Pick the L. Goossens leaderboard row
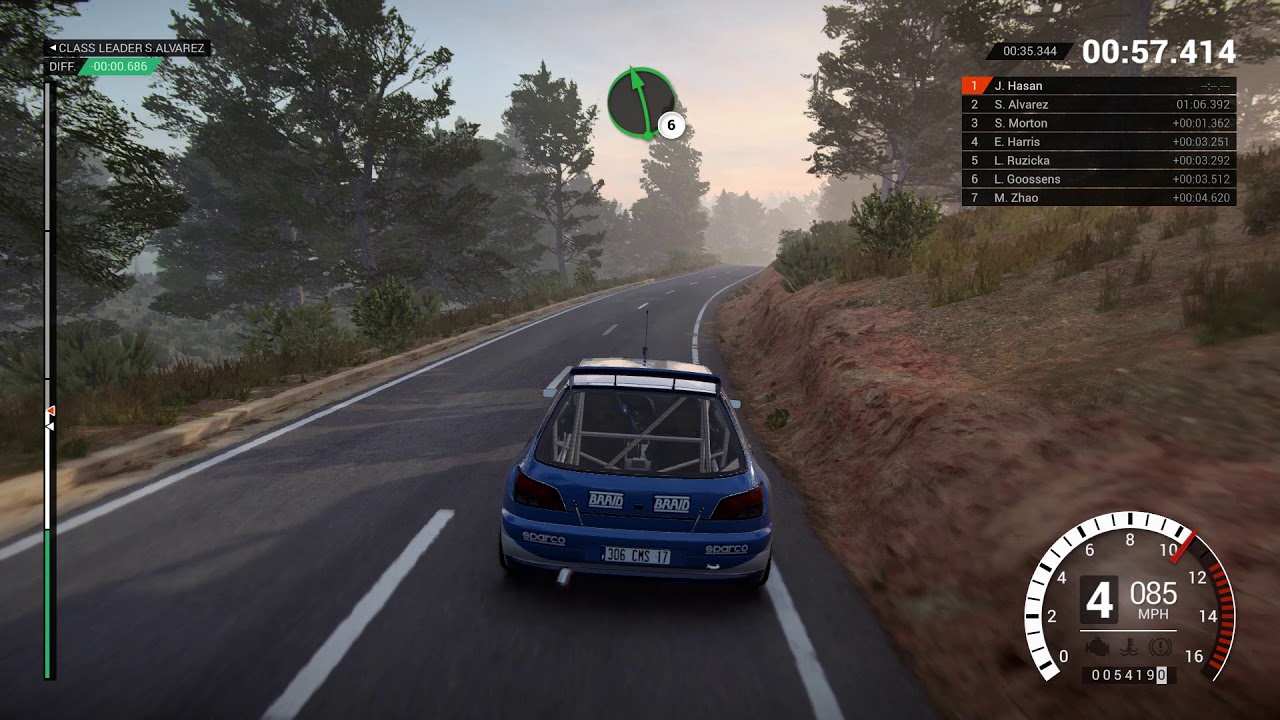This screenshot has height=720, width=1280. click(x=1098, y=179)
